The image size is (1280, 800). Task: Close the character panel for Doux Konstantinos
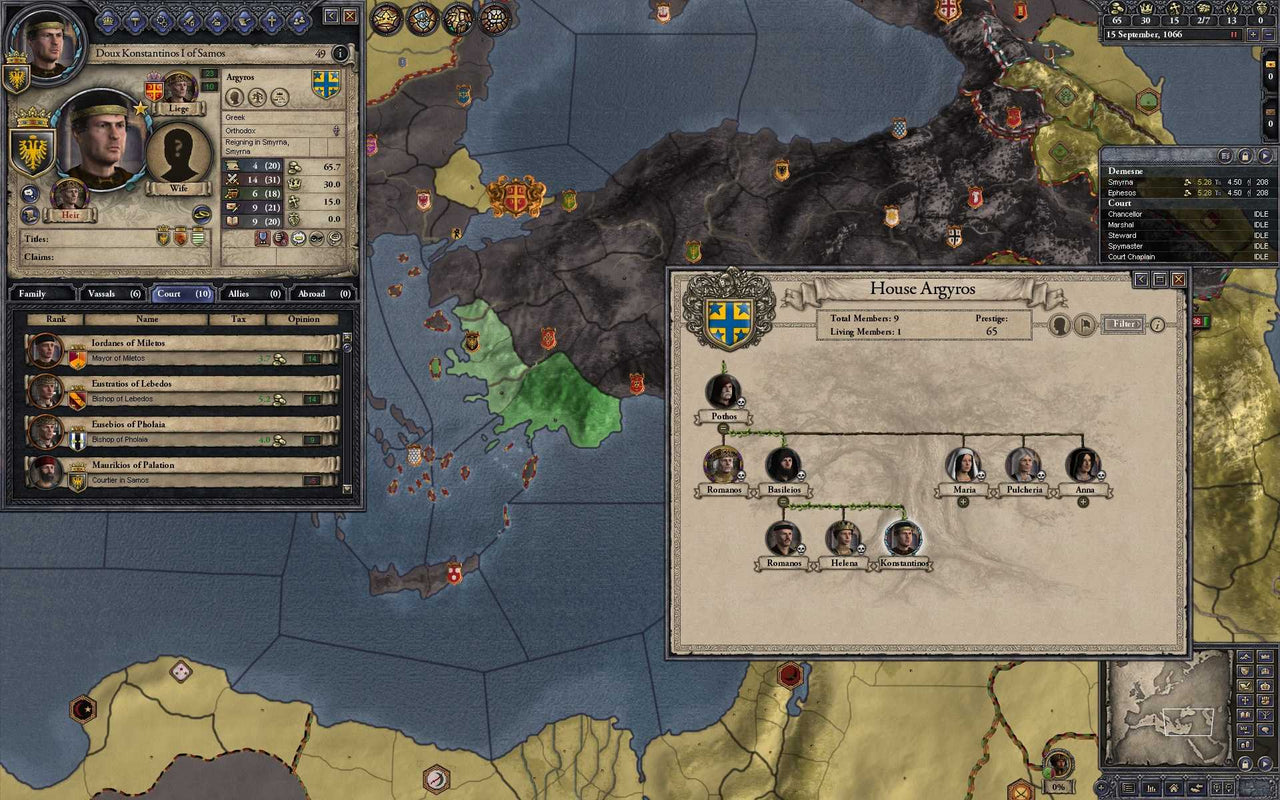coord(350,16)
